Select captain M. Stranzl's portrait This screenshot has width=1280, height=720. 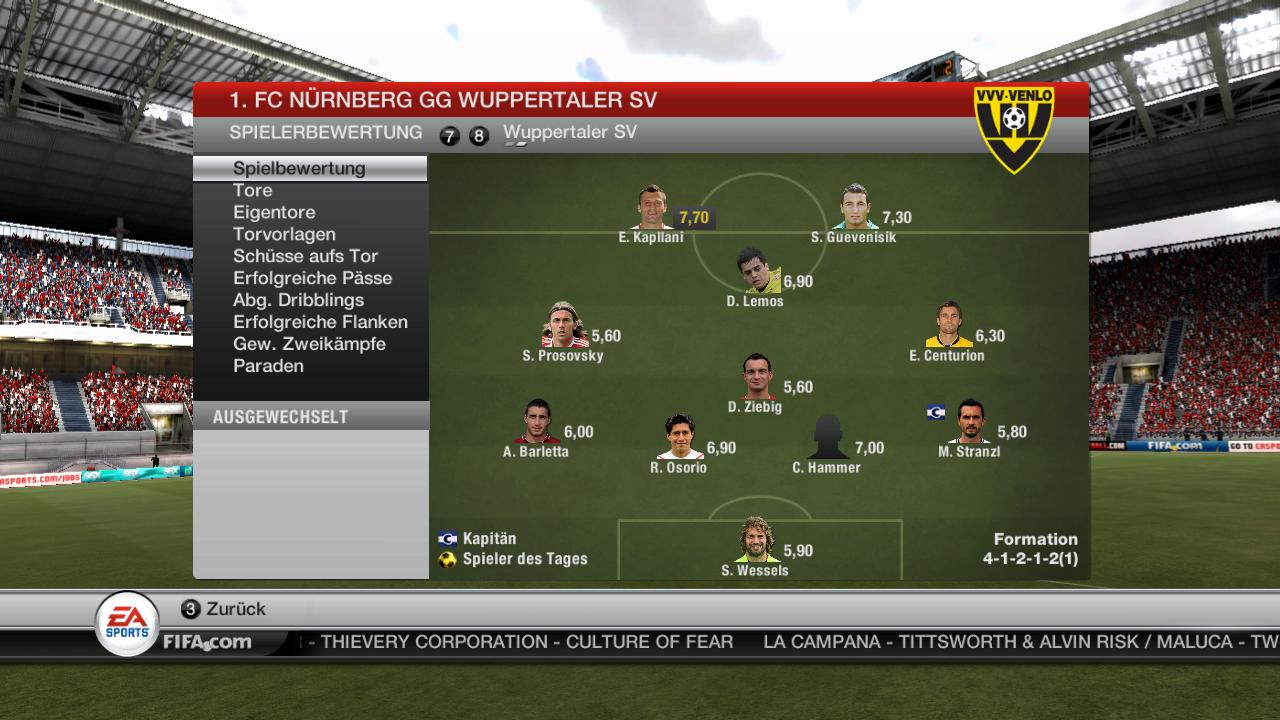pyautogui.click(x=969, y=422)
